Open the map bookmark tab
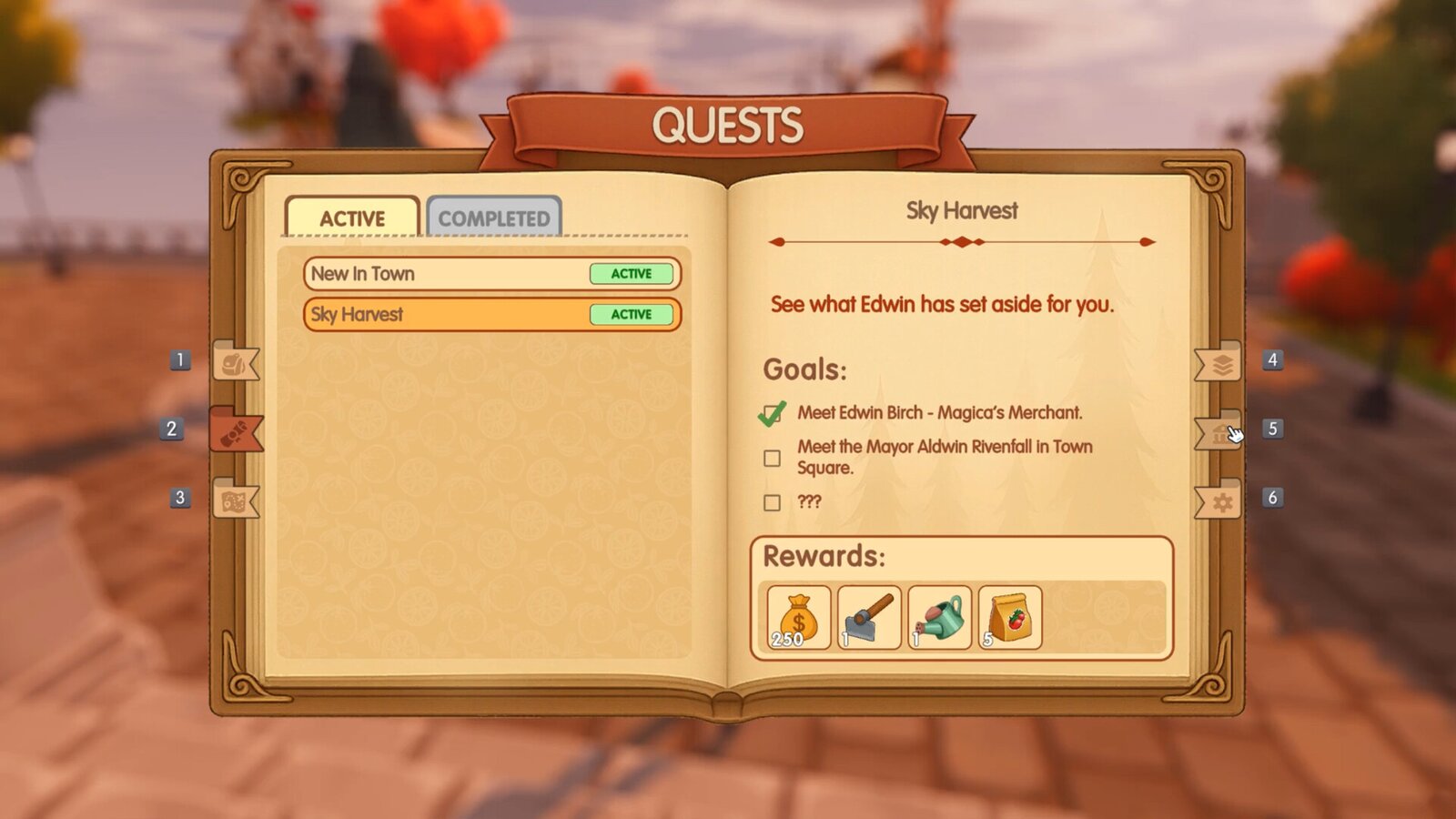This screenshot has height=819, width=1456. click(235, 500)
